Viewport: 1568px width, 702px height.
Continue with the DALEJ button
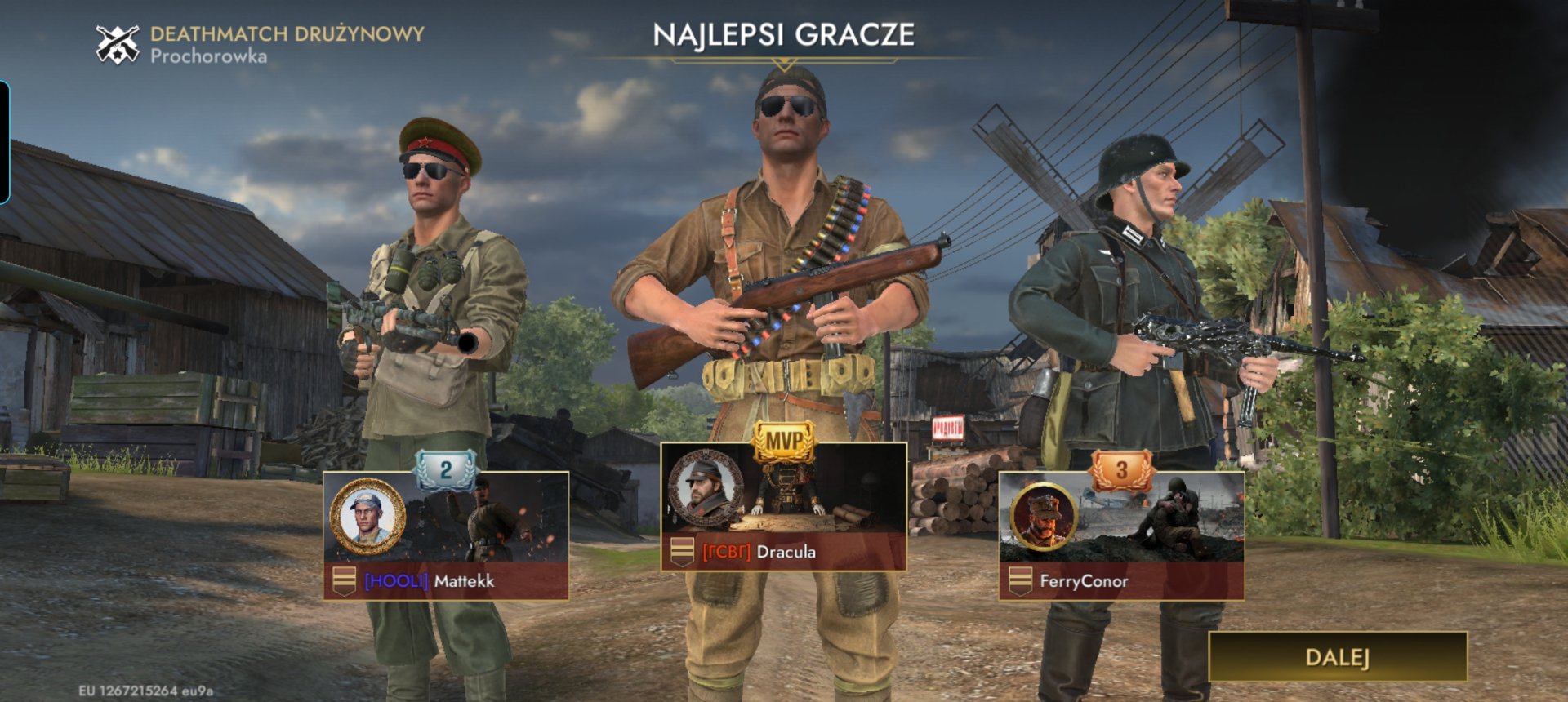tap(1337, 657)
